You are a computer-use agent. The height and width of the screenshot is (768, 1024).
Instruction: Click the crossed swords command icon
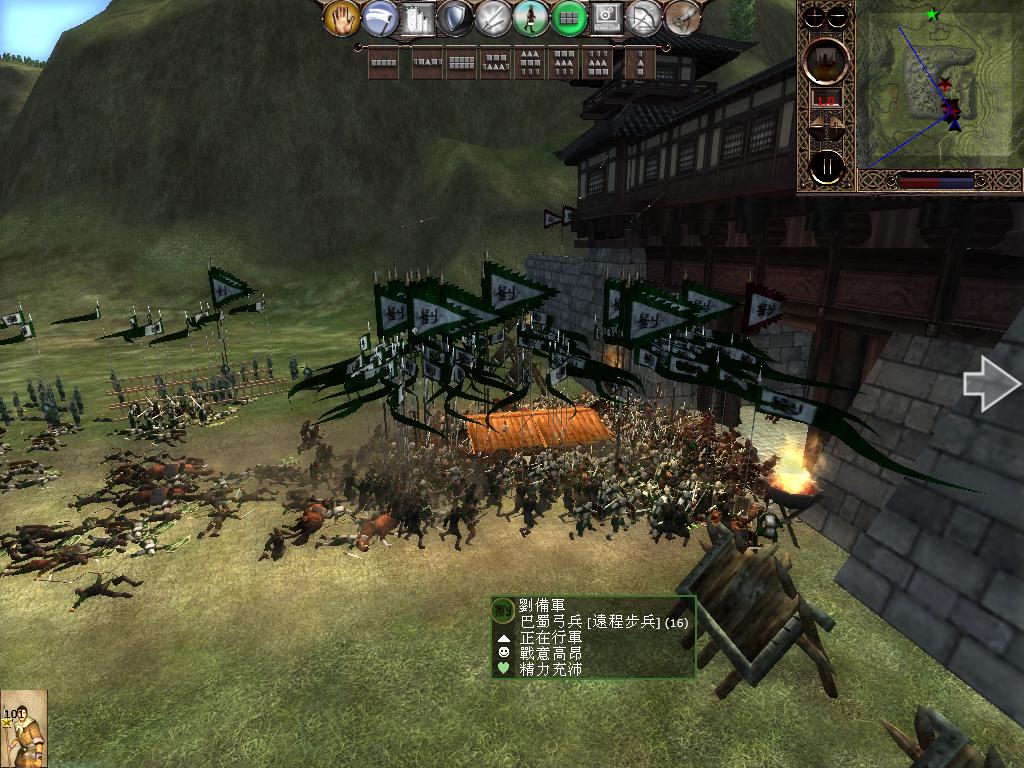pos(493,17)
